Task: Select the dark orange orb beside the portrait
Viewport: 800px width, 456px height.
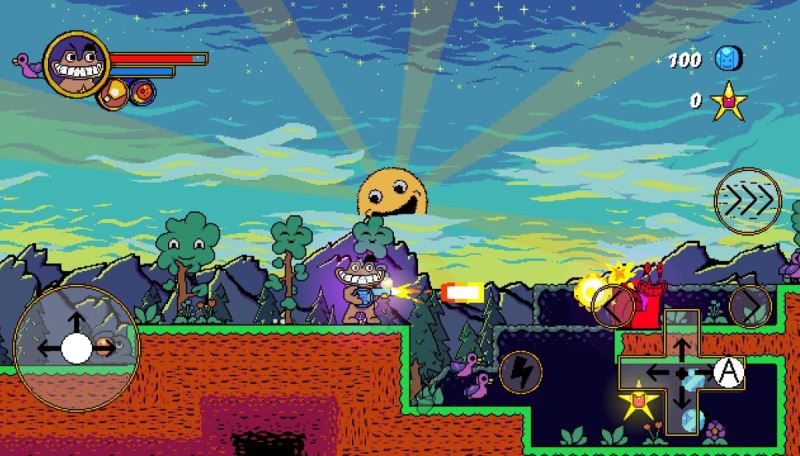Action: [x=144, y=92]
